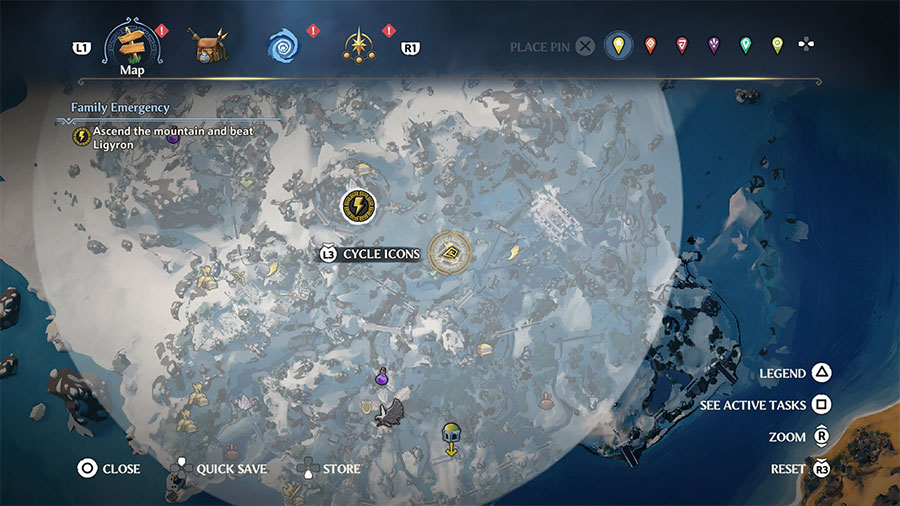
Task: Select the purple potion marker on the map
Action: pyautogui.click(x=381, y=379)
